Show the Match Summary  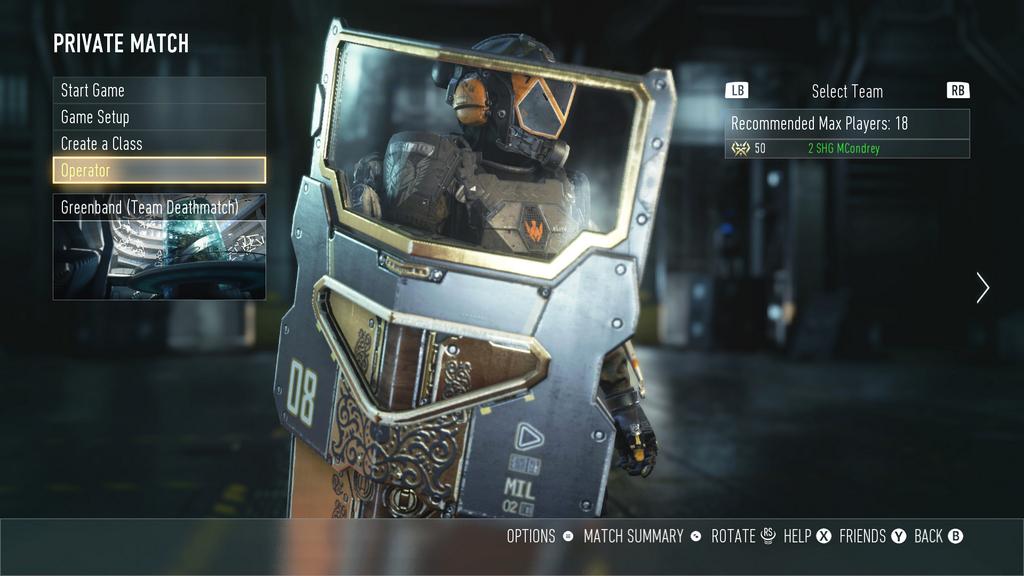tap(641, 536)
